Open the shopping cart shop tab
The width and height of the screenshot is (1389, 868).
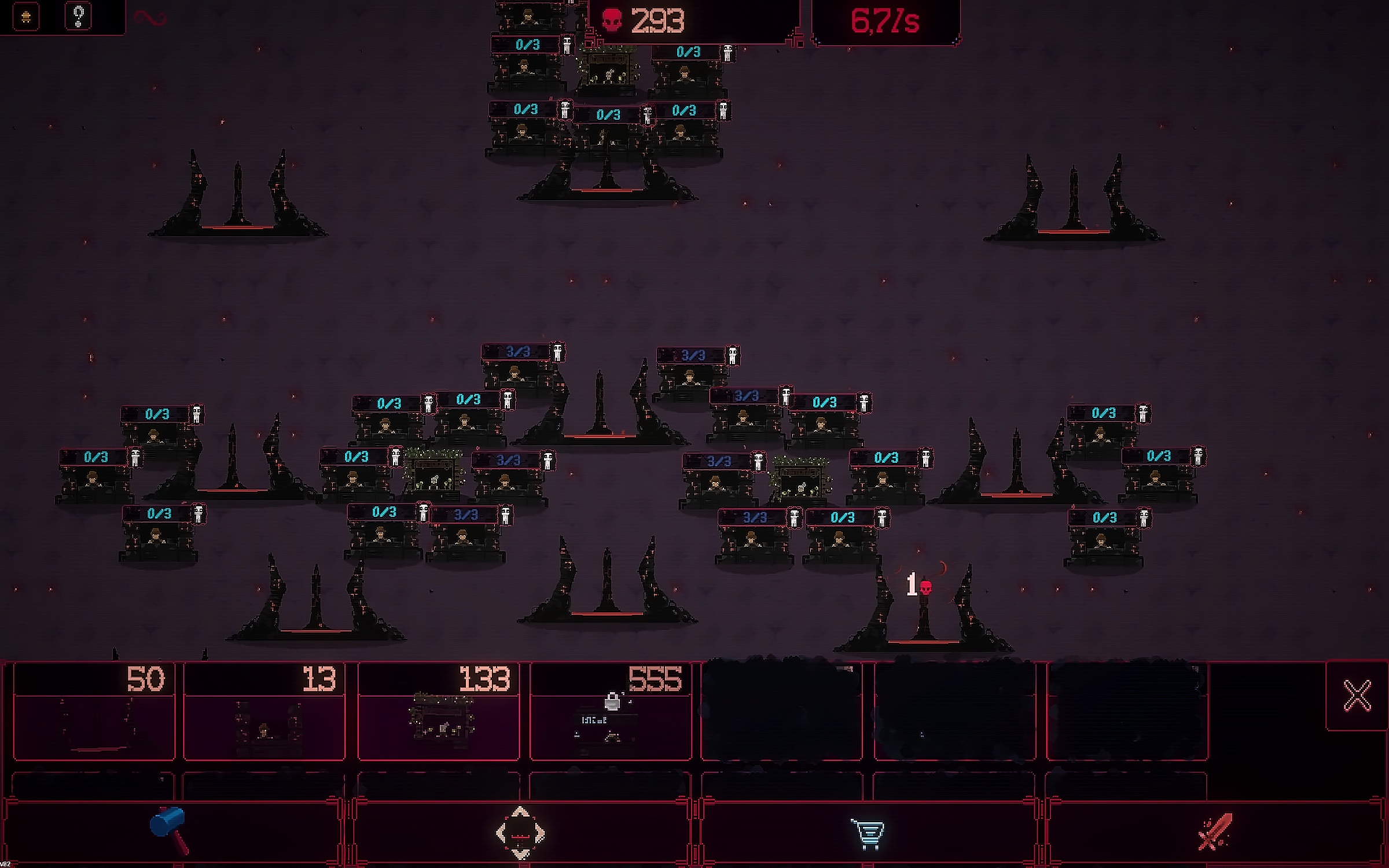(867, 833)
